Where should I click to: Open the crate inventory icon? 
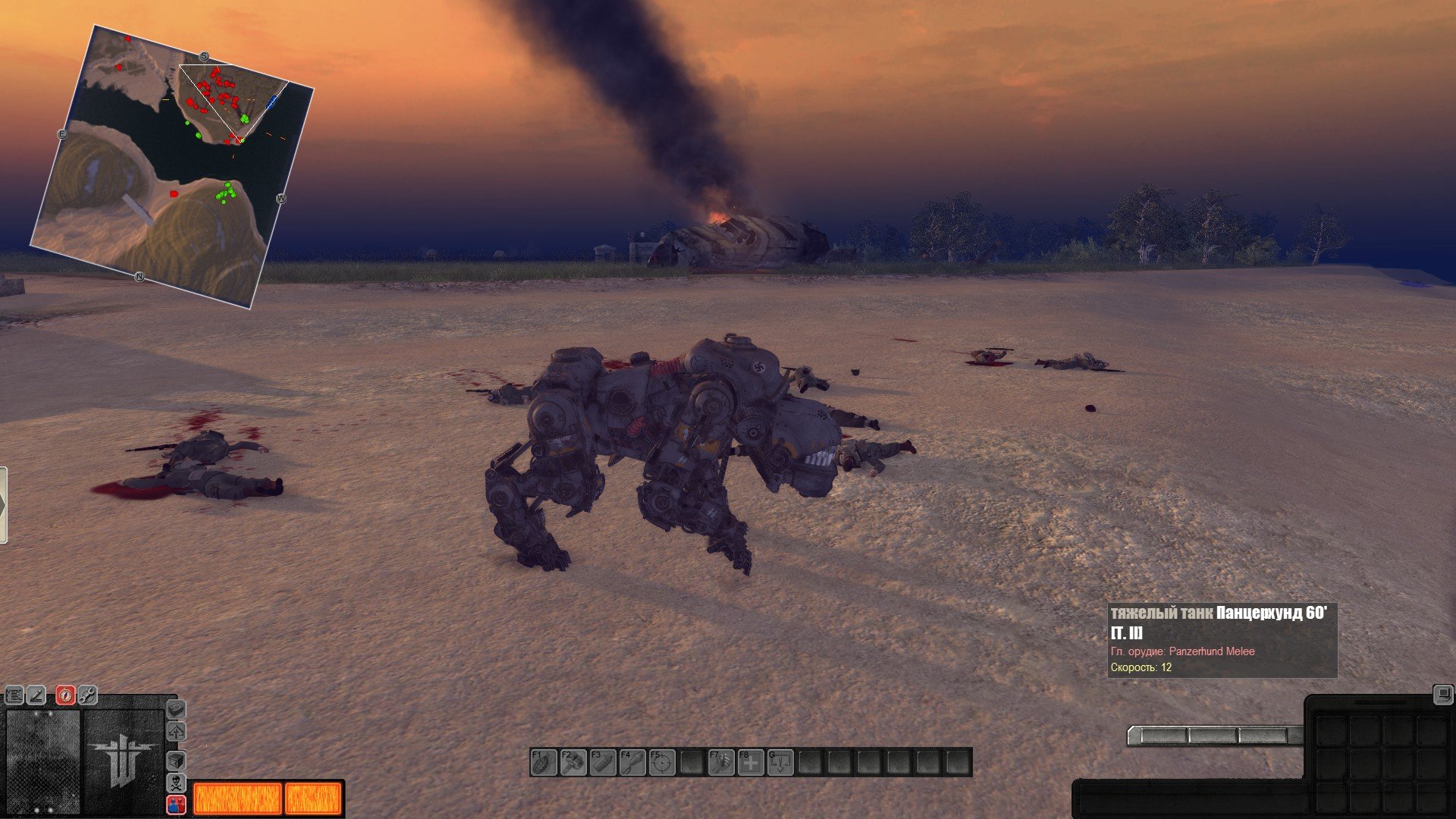click(x=176, y=760)
